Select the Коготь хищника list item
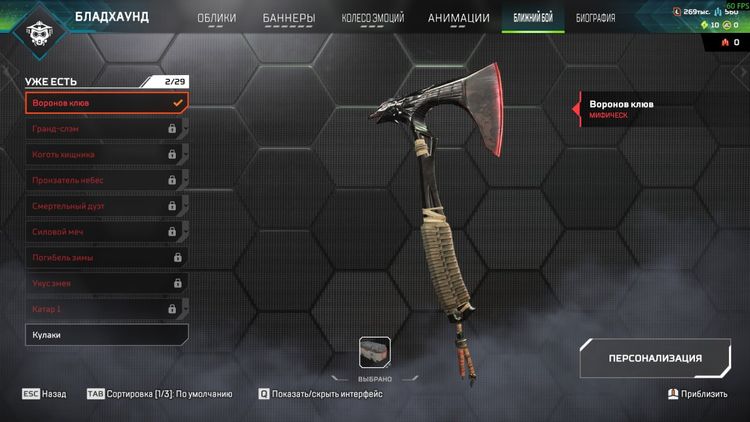The width and height of the screenshot is (750, 422). 106,154
